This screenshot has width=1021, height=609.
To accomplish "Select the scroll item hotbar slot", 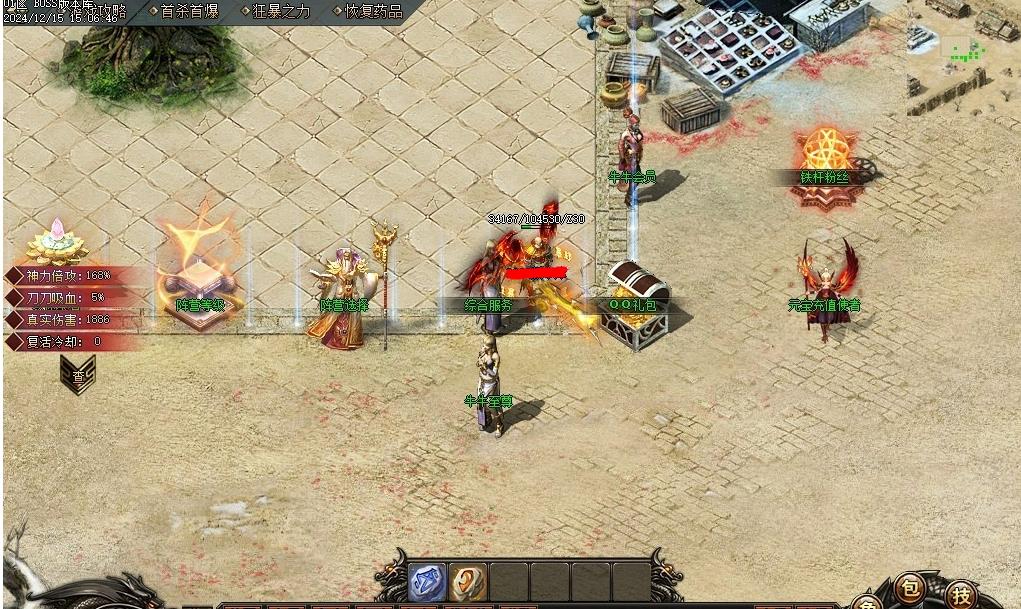I will [x=467, y=582].
